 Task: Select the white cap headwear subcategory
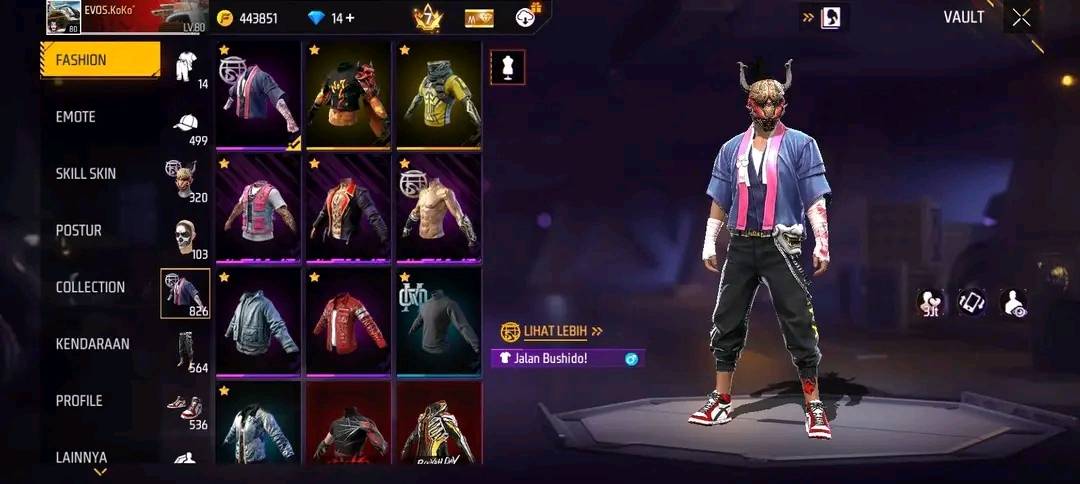(185, 124)
